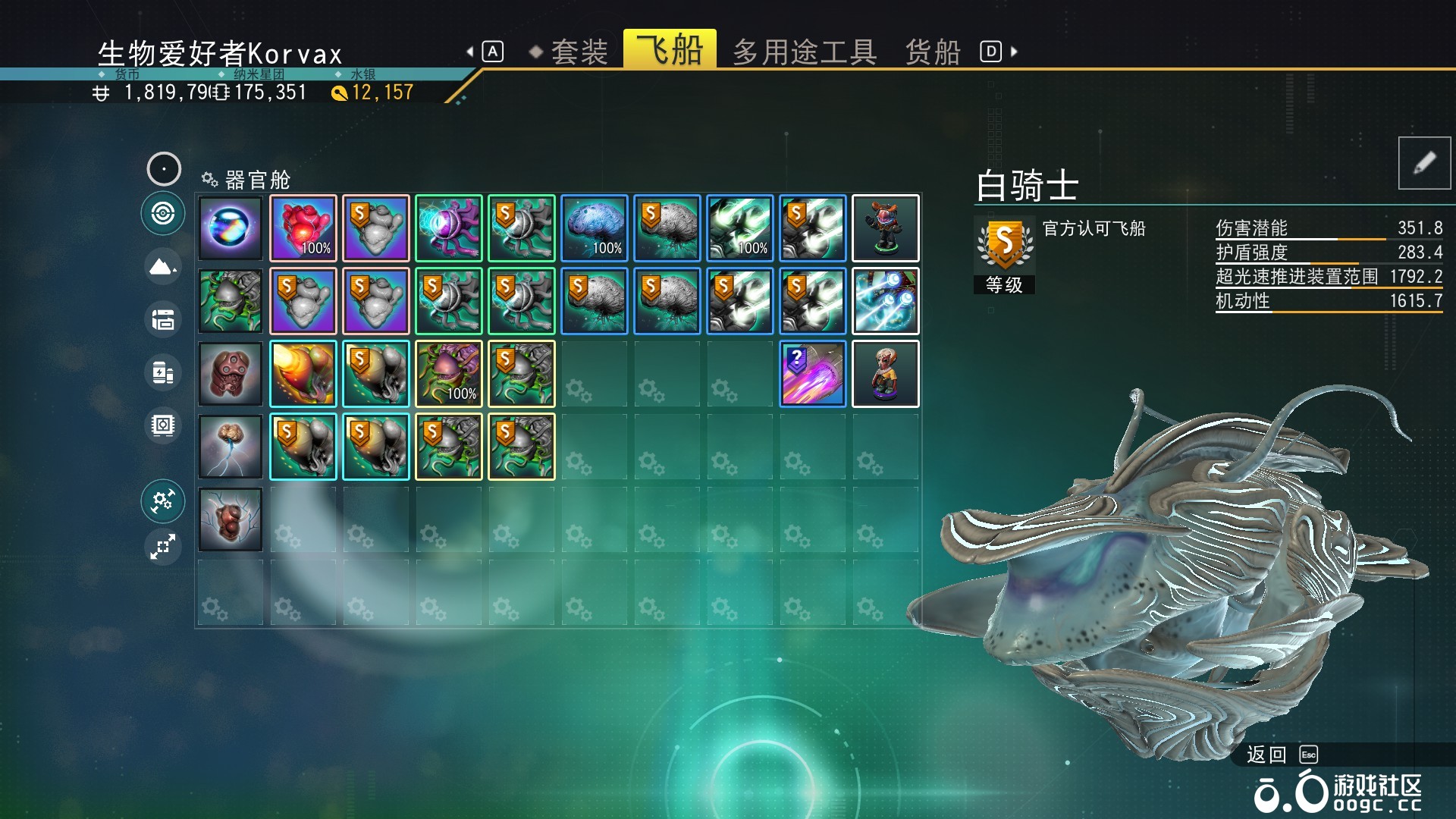Click the pencil rename icon near 白骑士
The image size is (1456, 819).
1424,163
